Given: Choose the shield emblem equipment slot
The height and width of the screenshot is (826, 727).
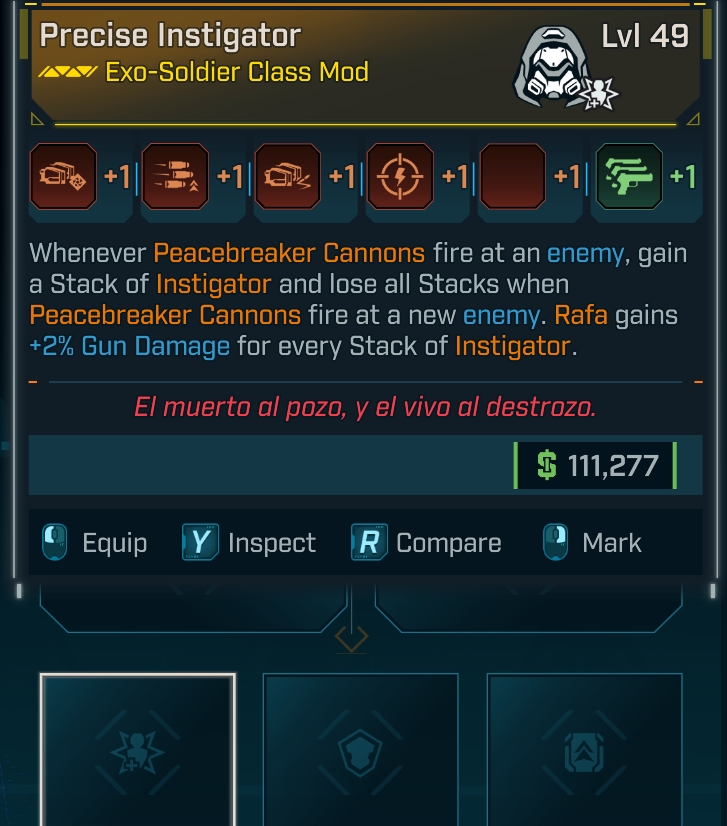Looking at the screenshot, I should pyautogui.click(x=360, y=750).
